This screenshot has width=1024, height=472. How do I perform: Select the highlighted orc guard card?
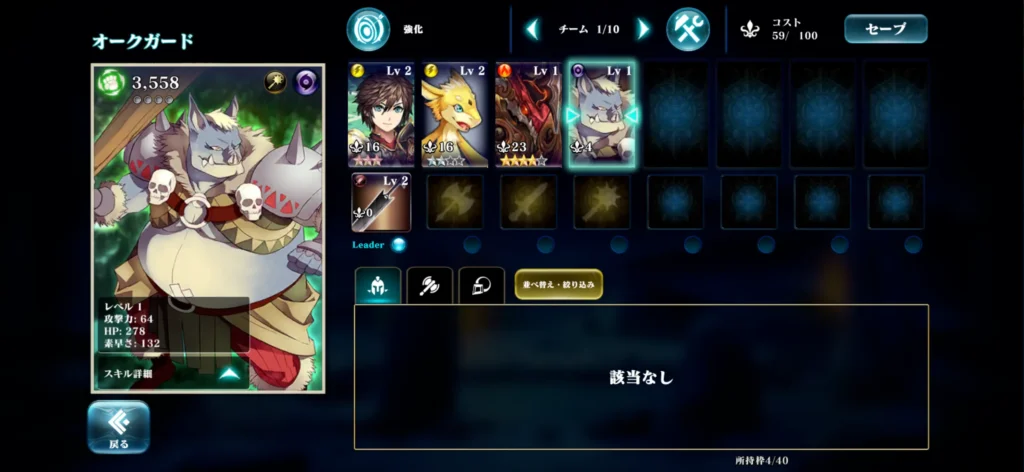tap(602, 114)
